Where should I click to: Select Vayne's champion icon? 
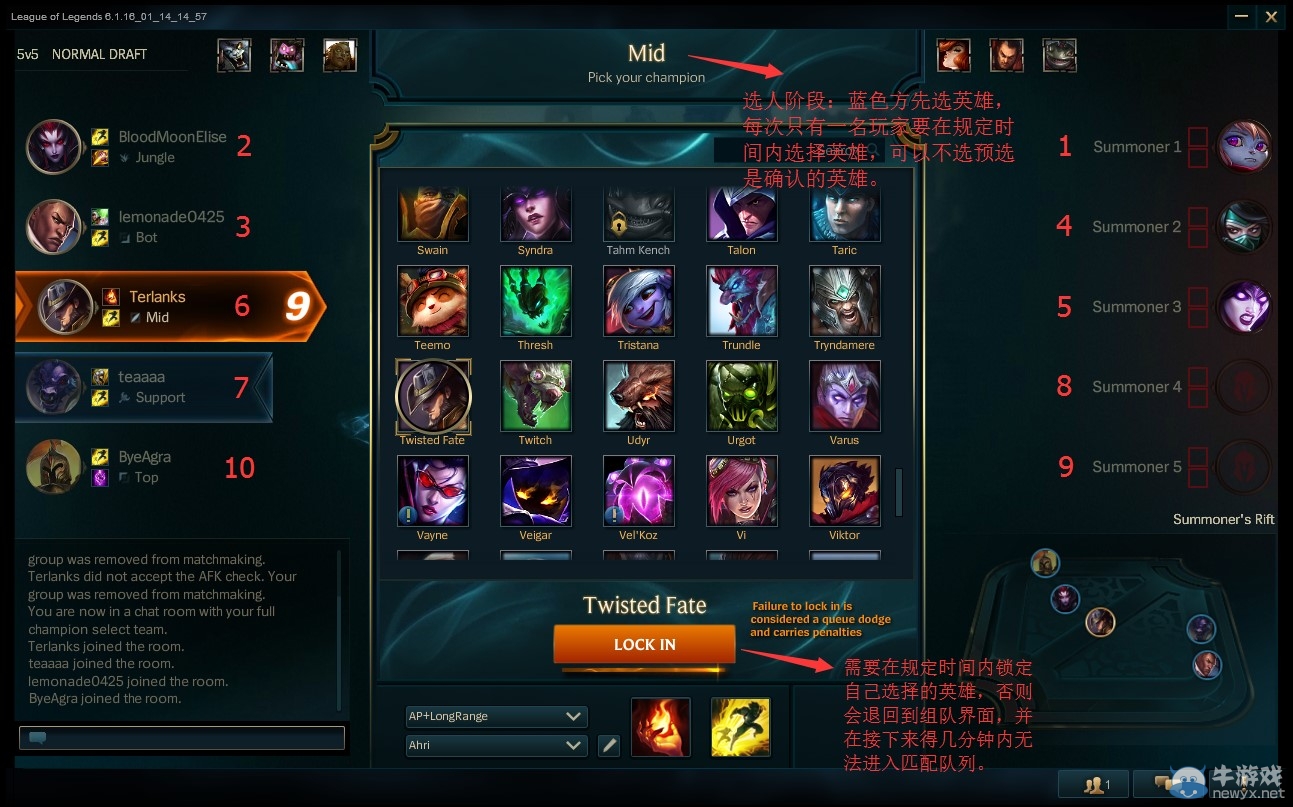coord(432,490)
